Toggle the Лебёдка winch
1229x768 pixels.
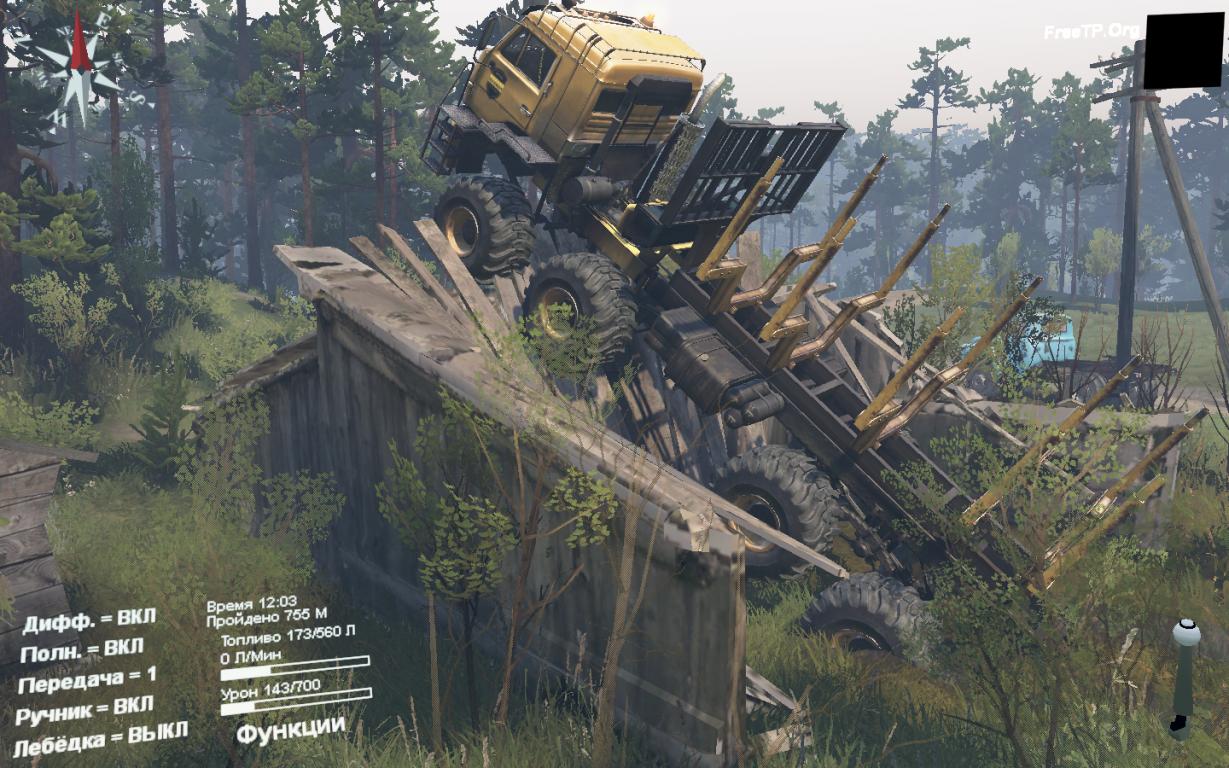[x=99, y=738]
